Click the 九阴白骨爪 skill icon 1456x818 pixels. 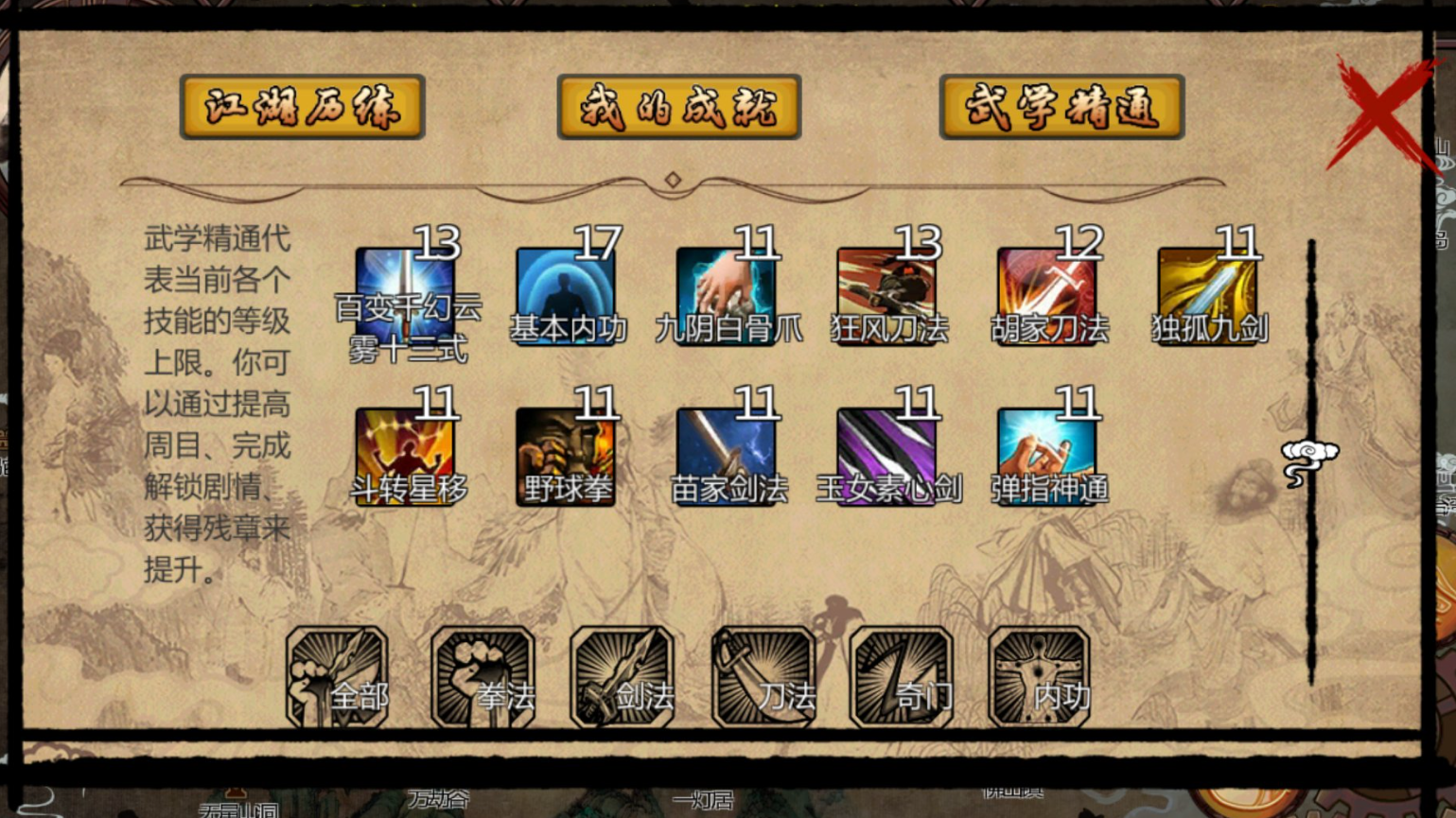tap(727, 295)
